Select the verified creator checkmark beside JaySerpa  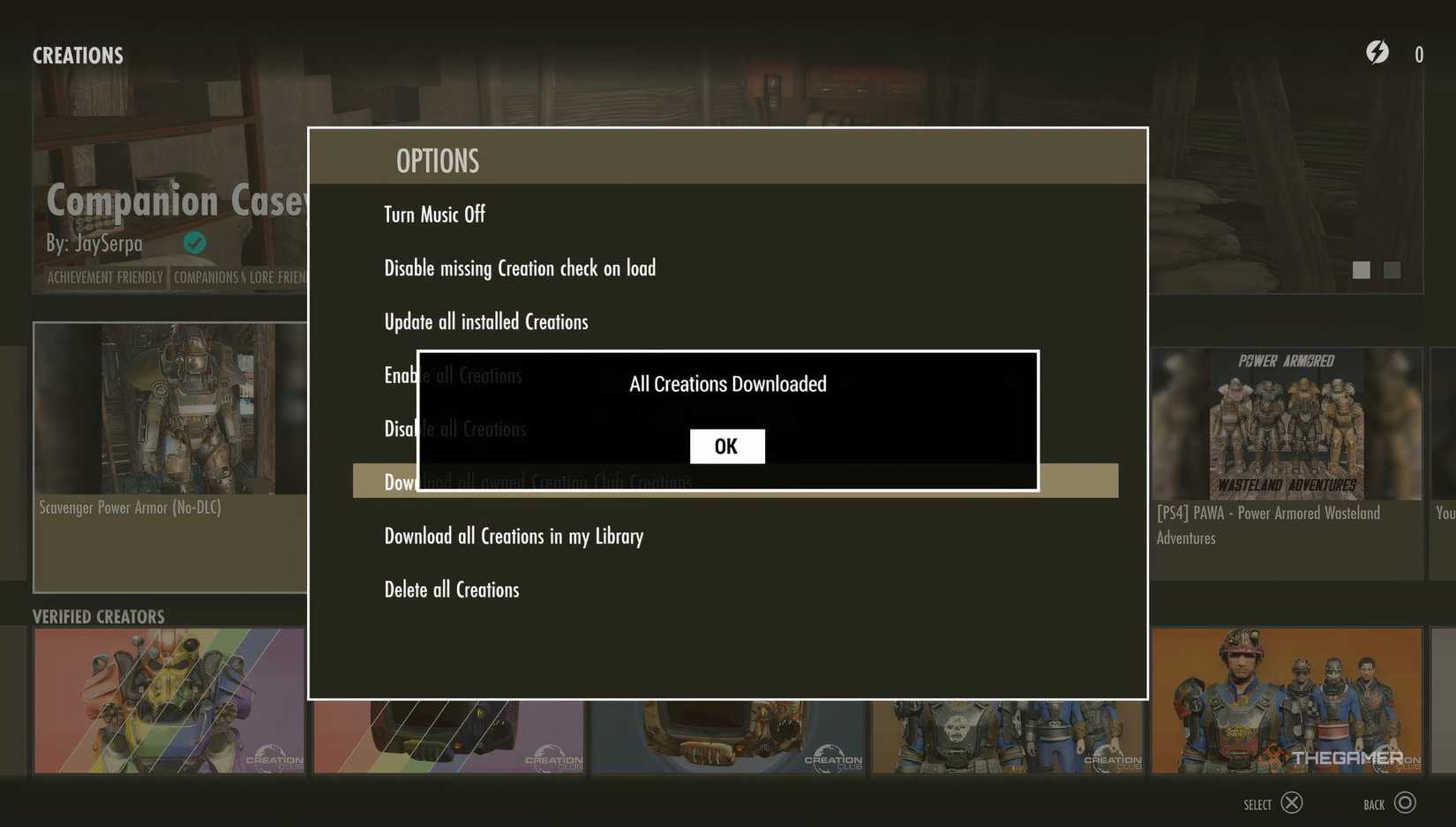tap(195, 242)
